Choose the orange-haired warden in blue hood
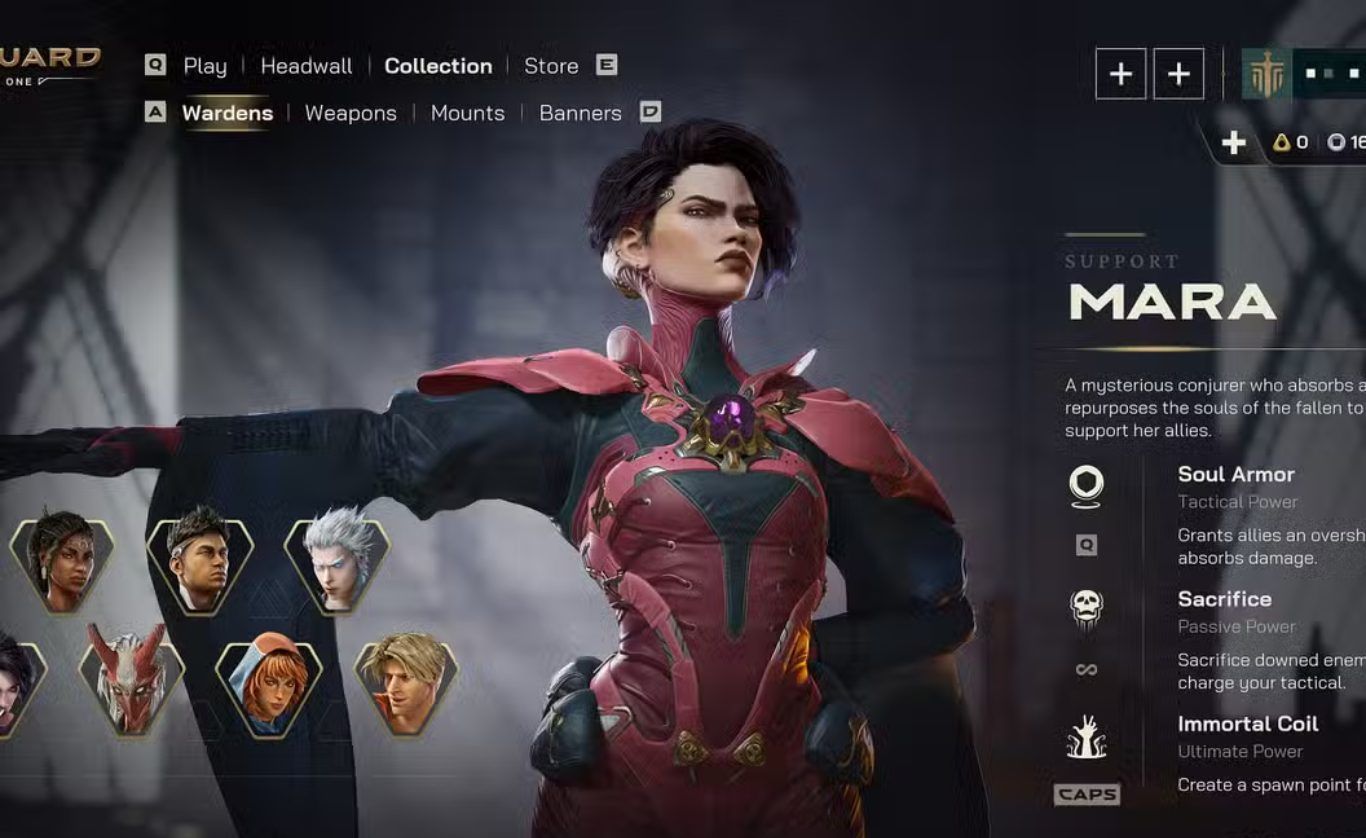This screenshot has height=838, width=1366. click(x=269, y=683)
